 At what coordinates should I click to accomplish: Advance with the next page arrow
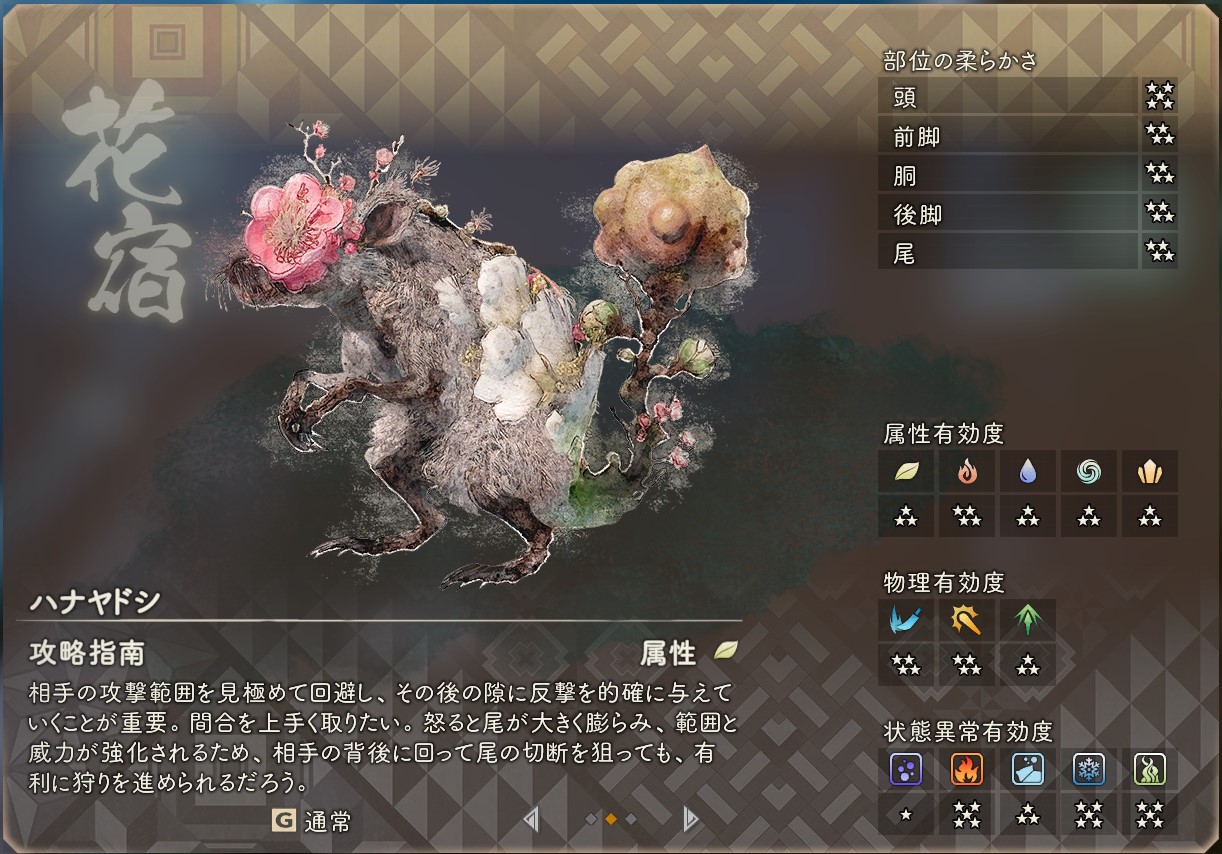pos(689,820)
